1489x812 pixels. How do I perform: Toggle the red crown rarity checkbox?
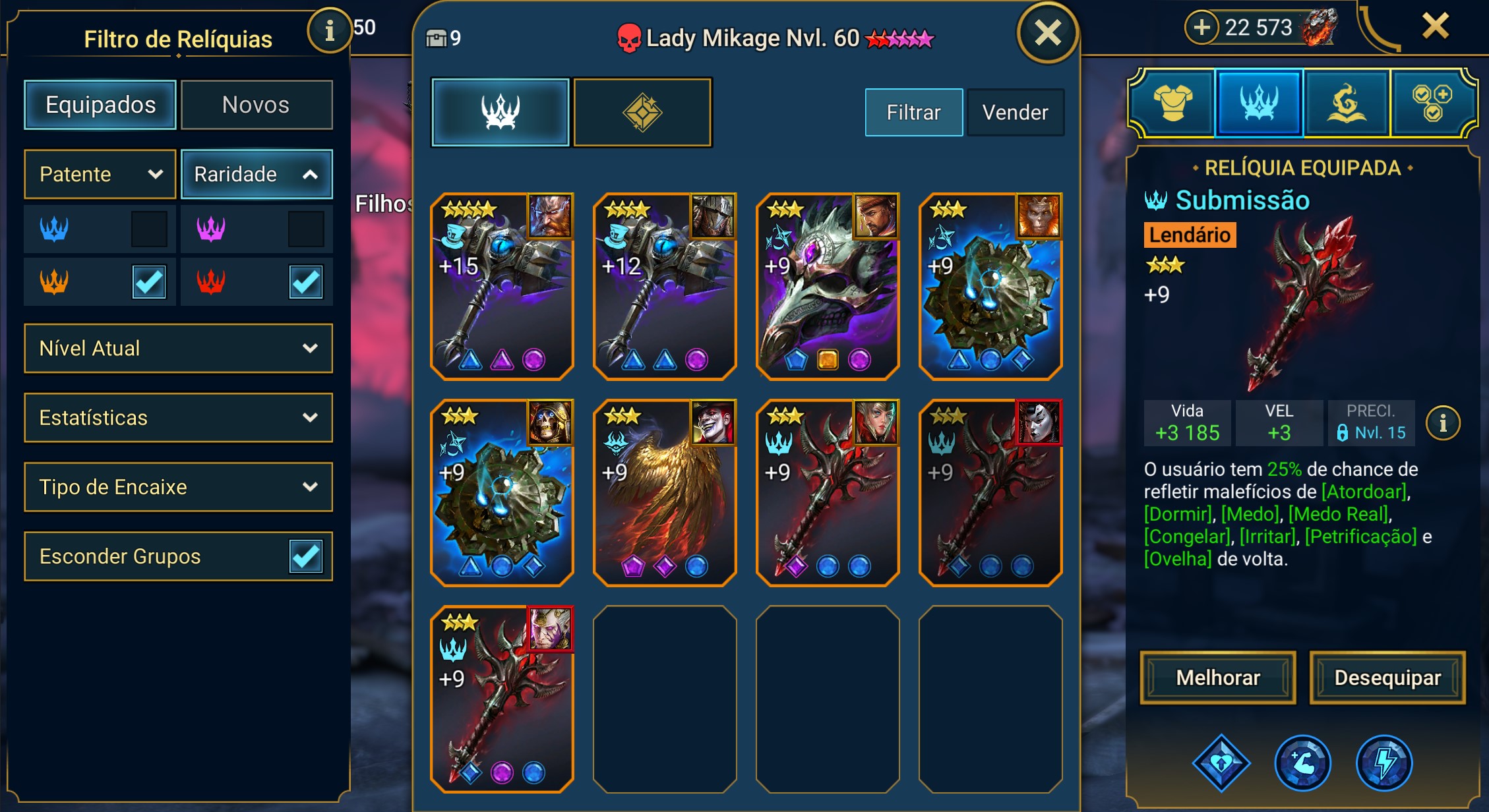[x=306, y=282]
